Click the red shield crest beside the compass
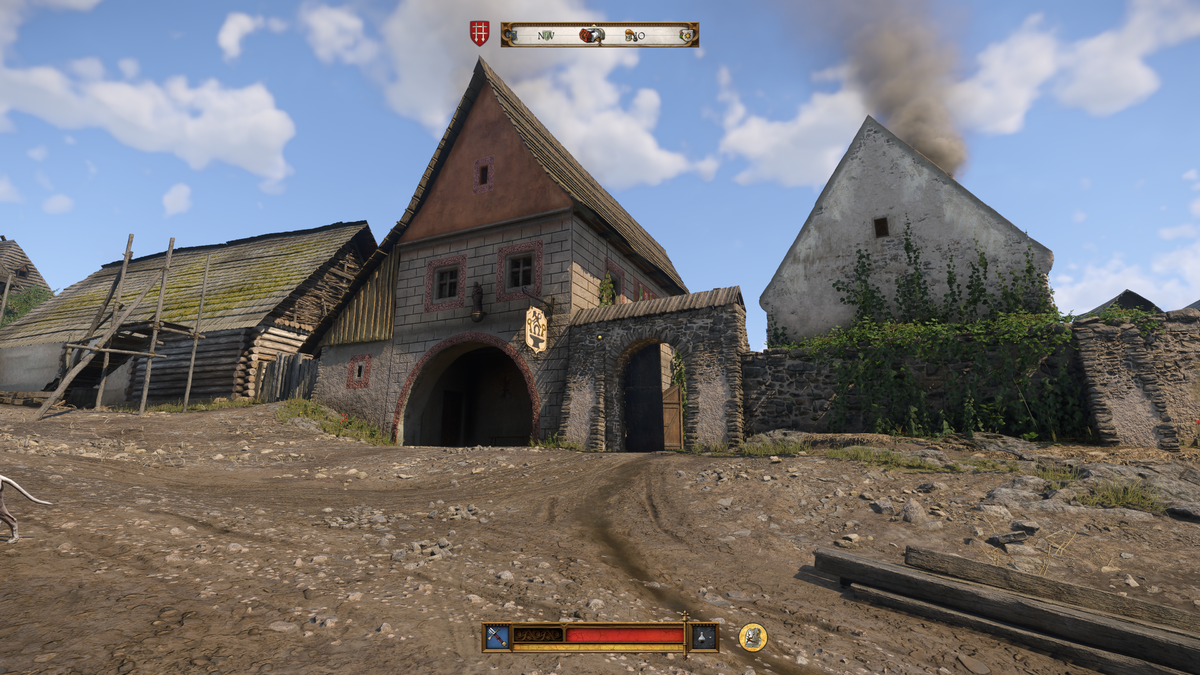The image size is (1200, 675). pyautogui.click(x=480, y=34)
